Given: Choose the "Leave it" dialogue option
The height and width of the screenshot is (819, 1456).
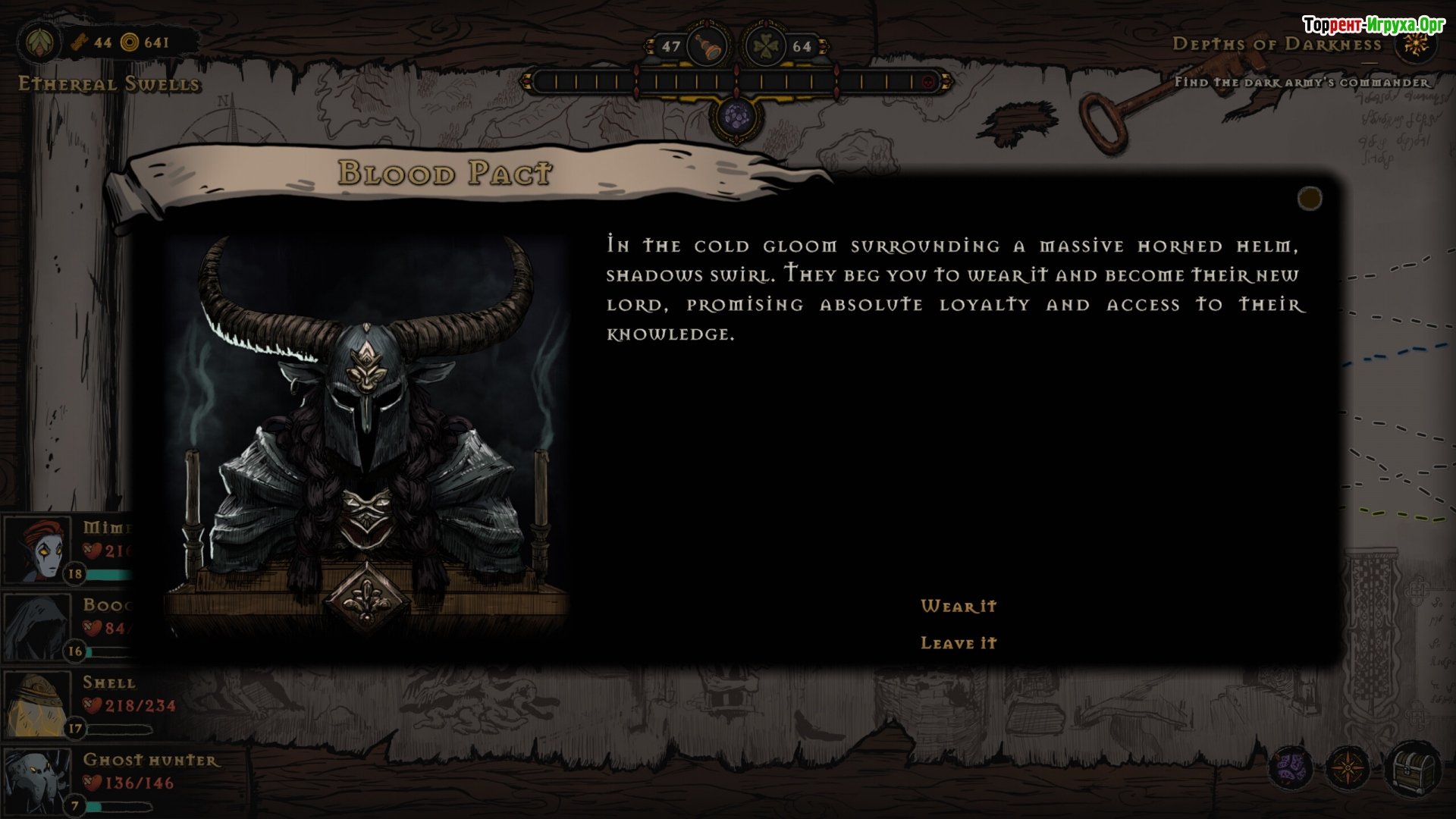Looking at the screenshot, I should (x=959, y=643).
